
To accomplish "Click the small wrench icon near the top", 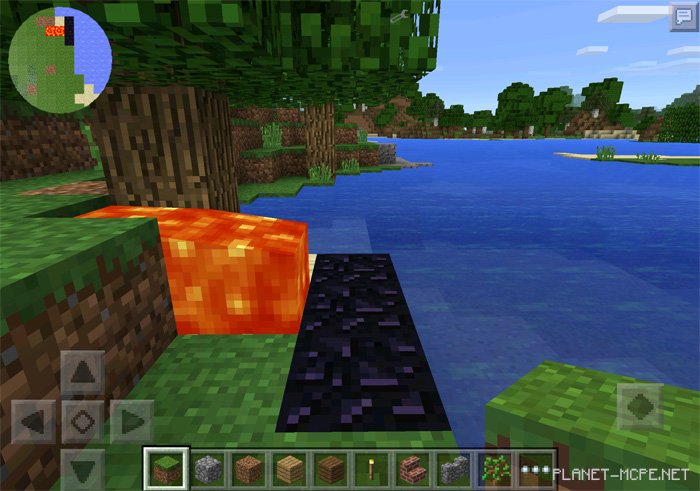I will click(x=398, y=15).
